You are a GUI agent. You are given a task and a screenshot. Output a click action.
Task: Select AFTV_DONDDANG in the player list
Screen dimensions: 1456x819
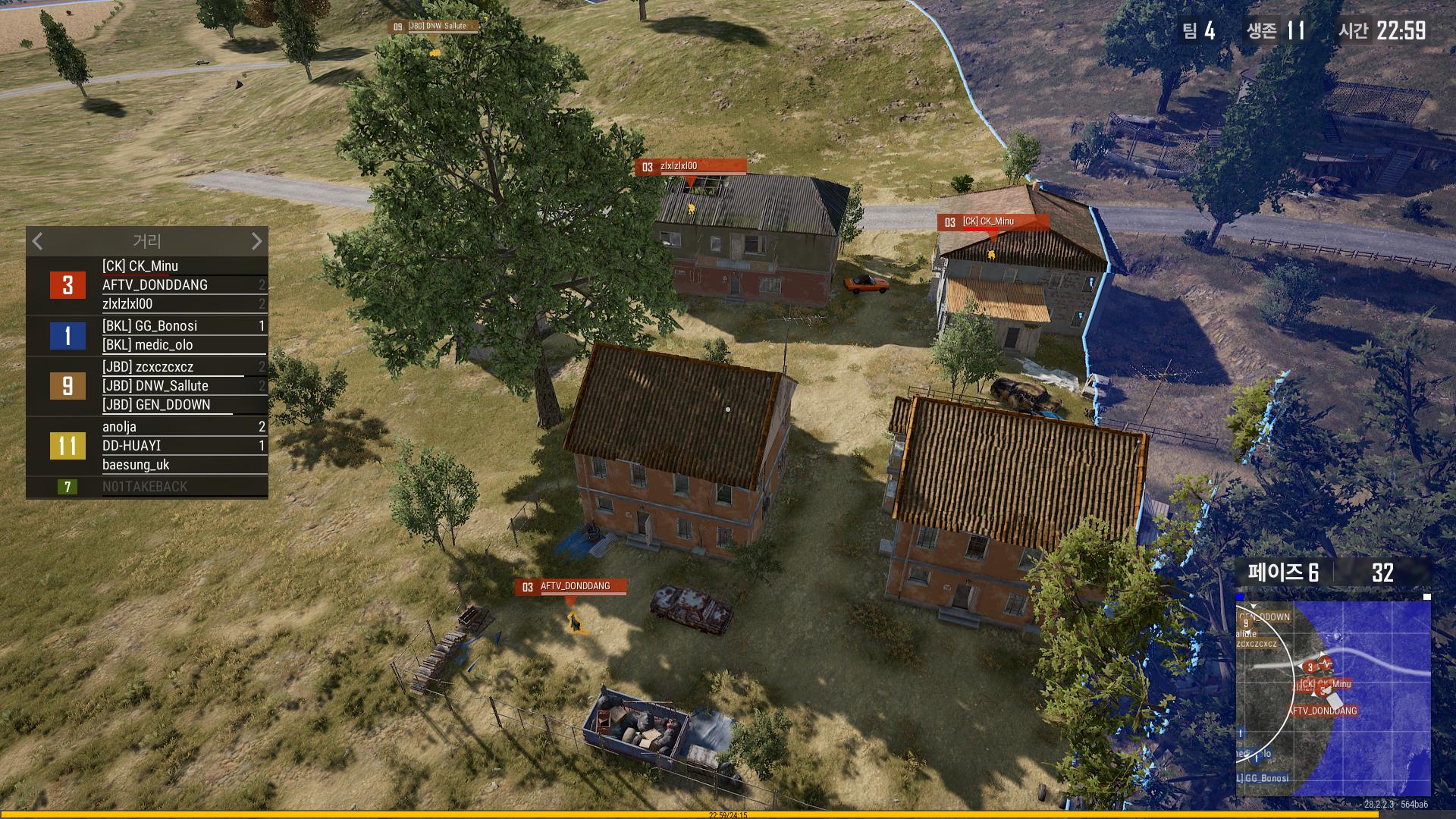tap(182, 285)
